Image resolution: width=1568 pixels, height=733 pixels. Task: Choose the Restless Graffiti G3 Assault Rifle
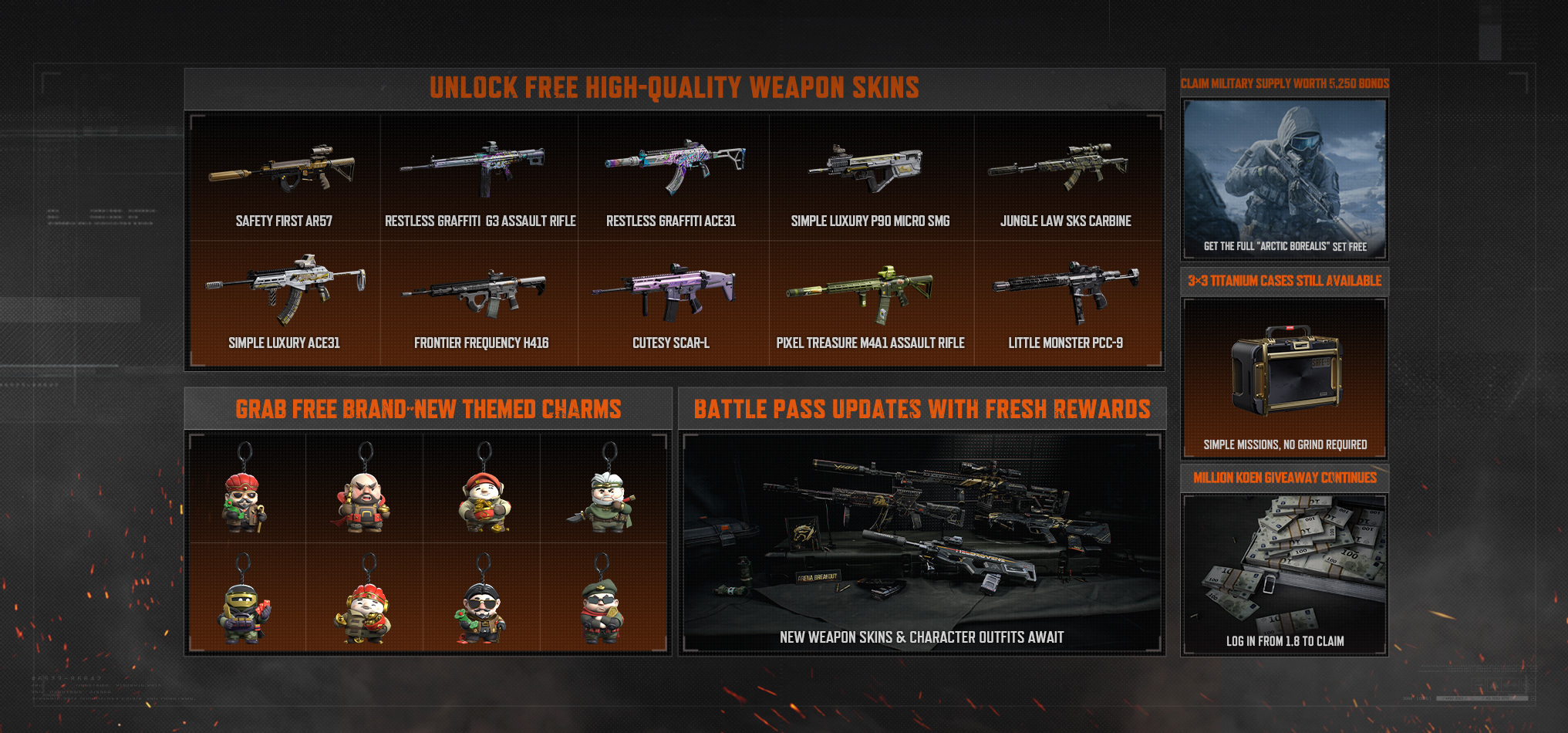click(x=480, y=179)
